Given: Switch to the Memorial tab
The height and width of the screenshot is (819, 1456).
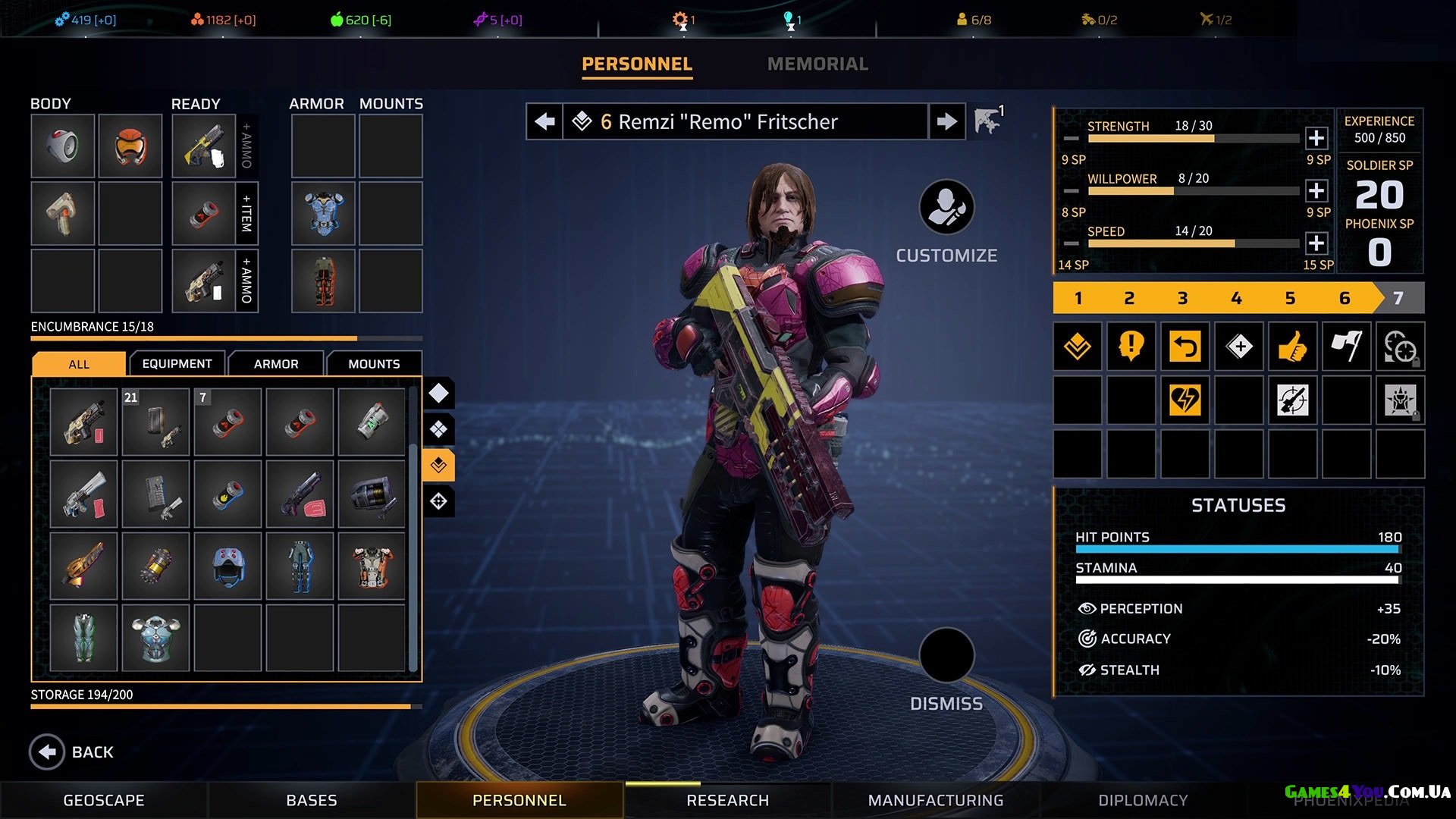Looking at the screenshot, I should tap(817, 64).
